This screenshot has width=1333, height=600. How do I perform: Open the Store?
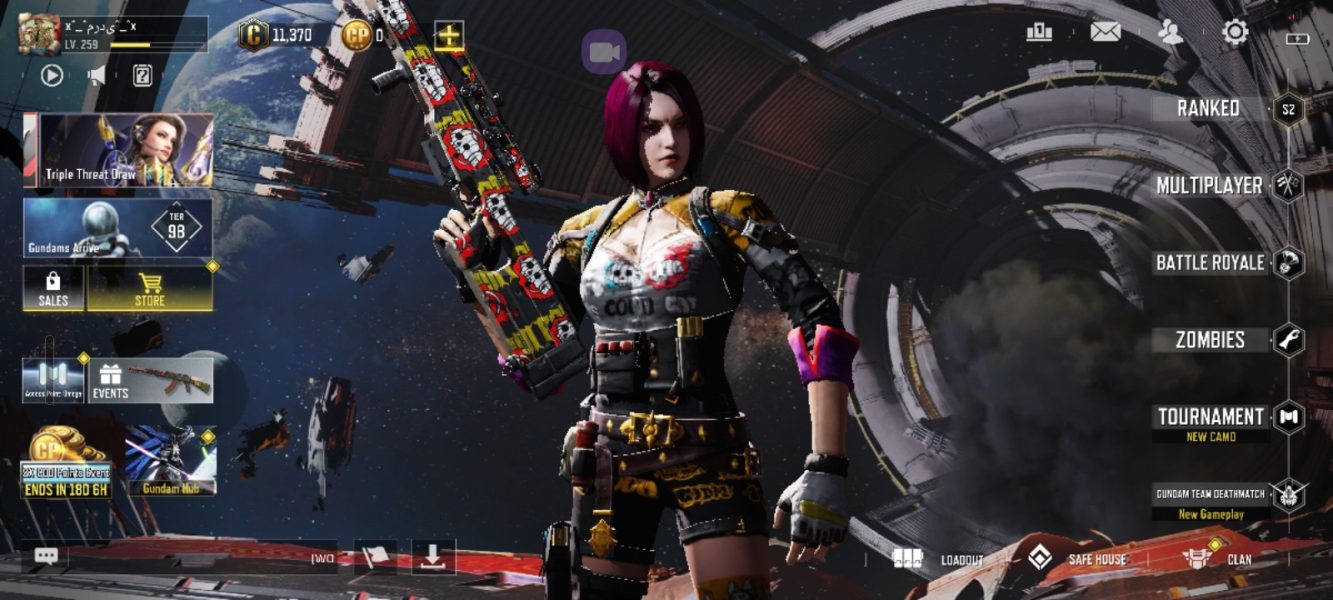click(150, 288)
